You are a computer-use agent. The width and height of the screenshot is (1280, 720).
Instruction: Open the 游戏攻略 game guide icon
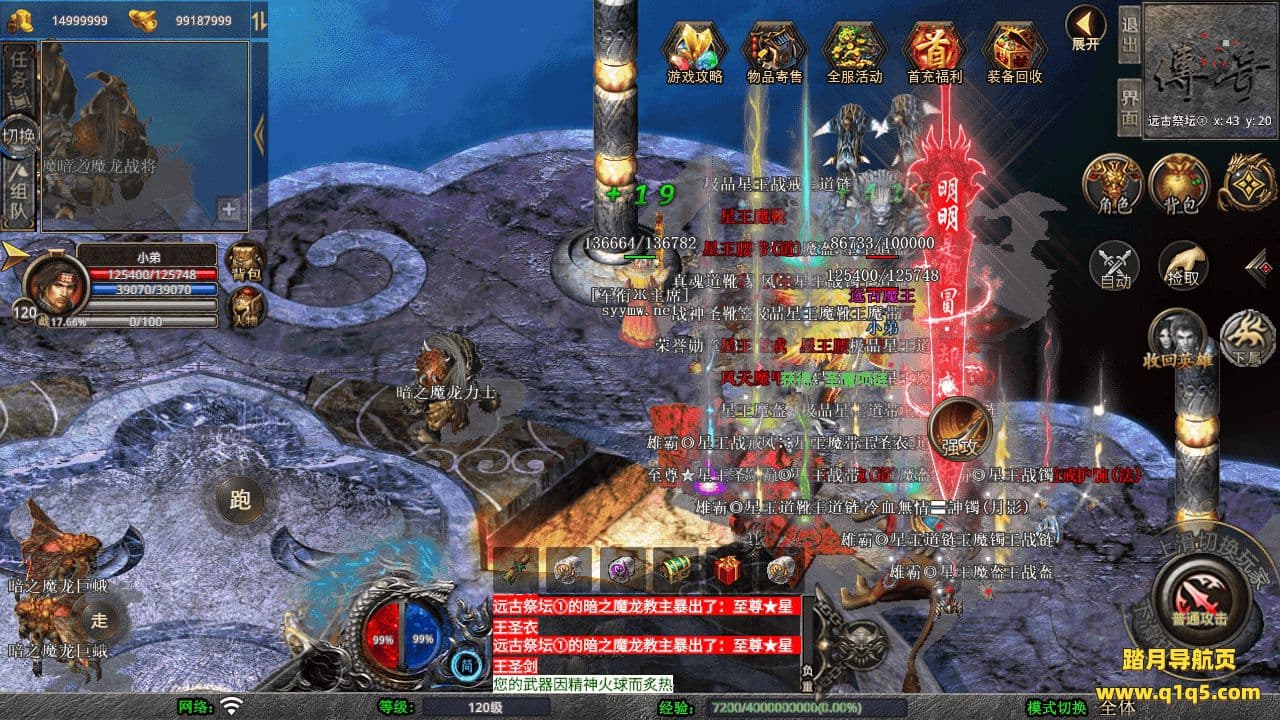tap(694, 48)
